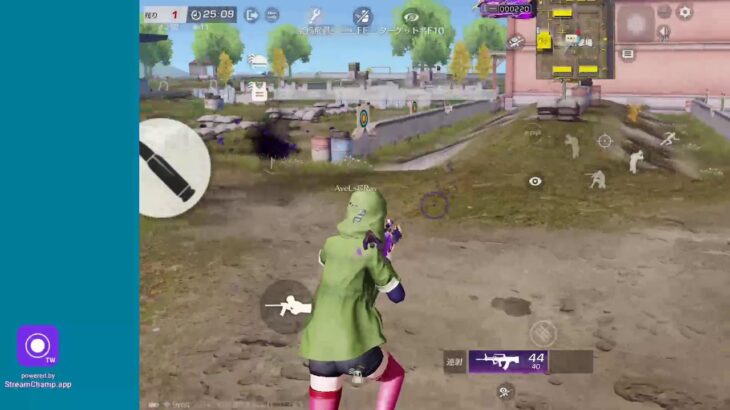Tap the large bullet fire button
The width and height of the screenshot is (730, 410).
173,168
